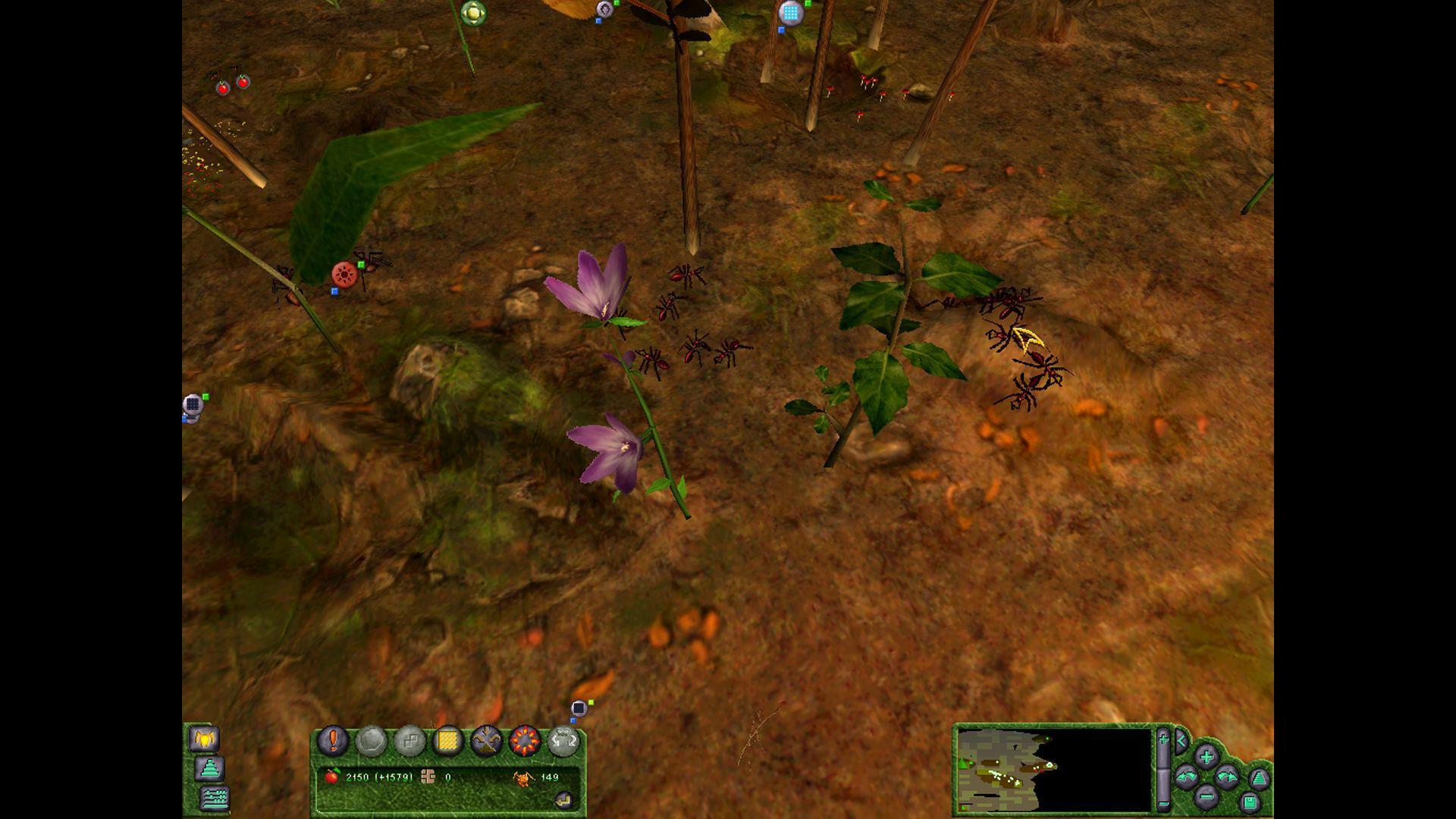Viewport: 1456px width, 819px height.
Task: Click the white marker on the minimap
Action: (x=1049, y=766)
